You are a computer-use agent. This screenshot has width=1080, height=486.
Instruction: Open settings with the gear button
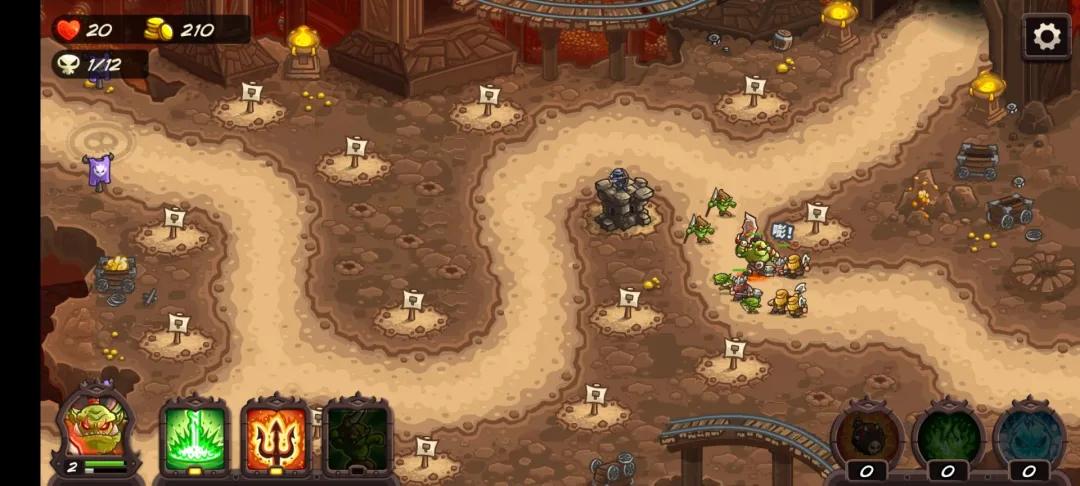coord(1046,37)
